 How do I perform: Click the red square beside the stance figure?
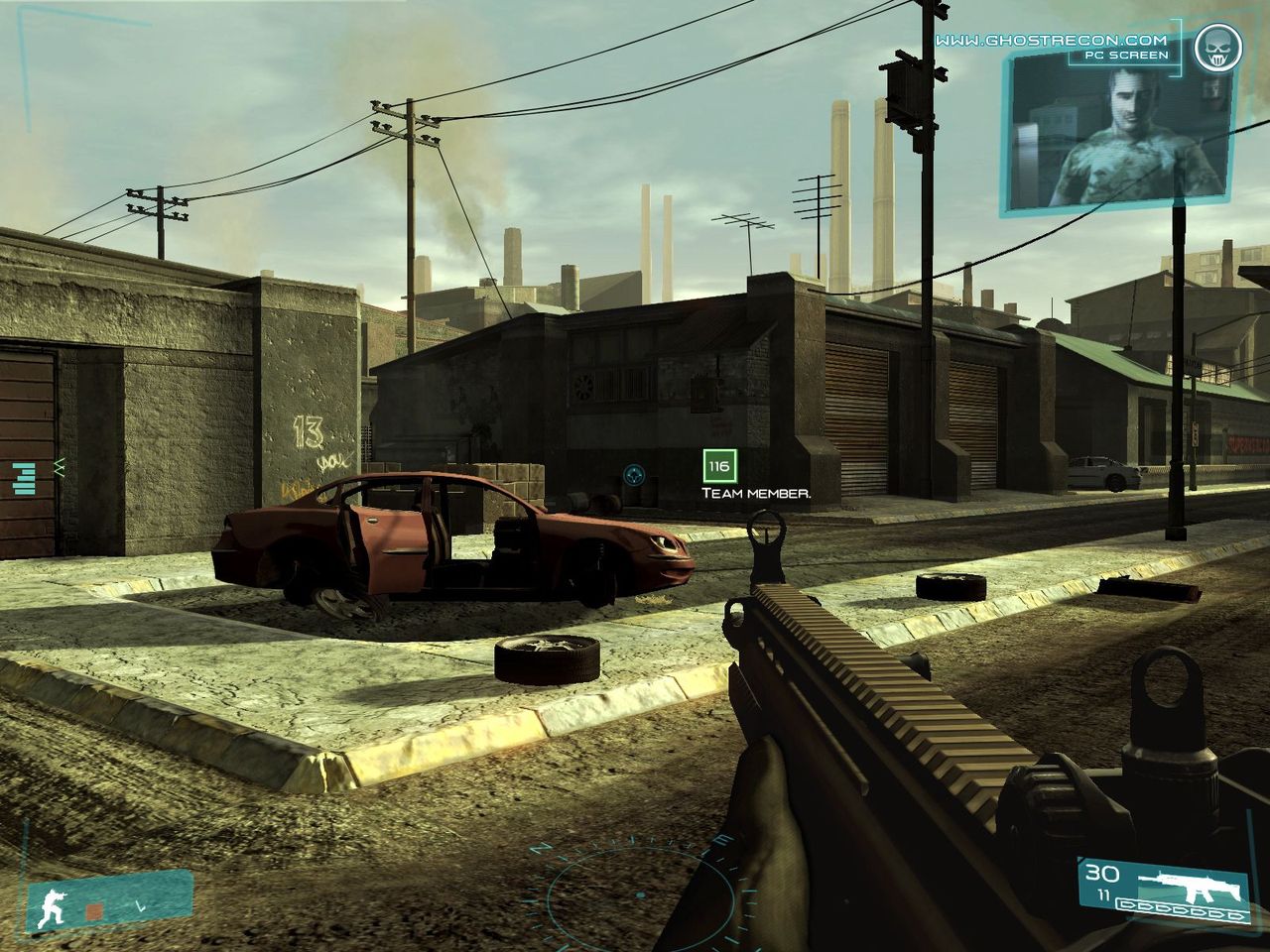[94, 909]
